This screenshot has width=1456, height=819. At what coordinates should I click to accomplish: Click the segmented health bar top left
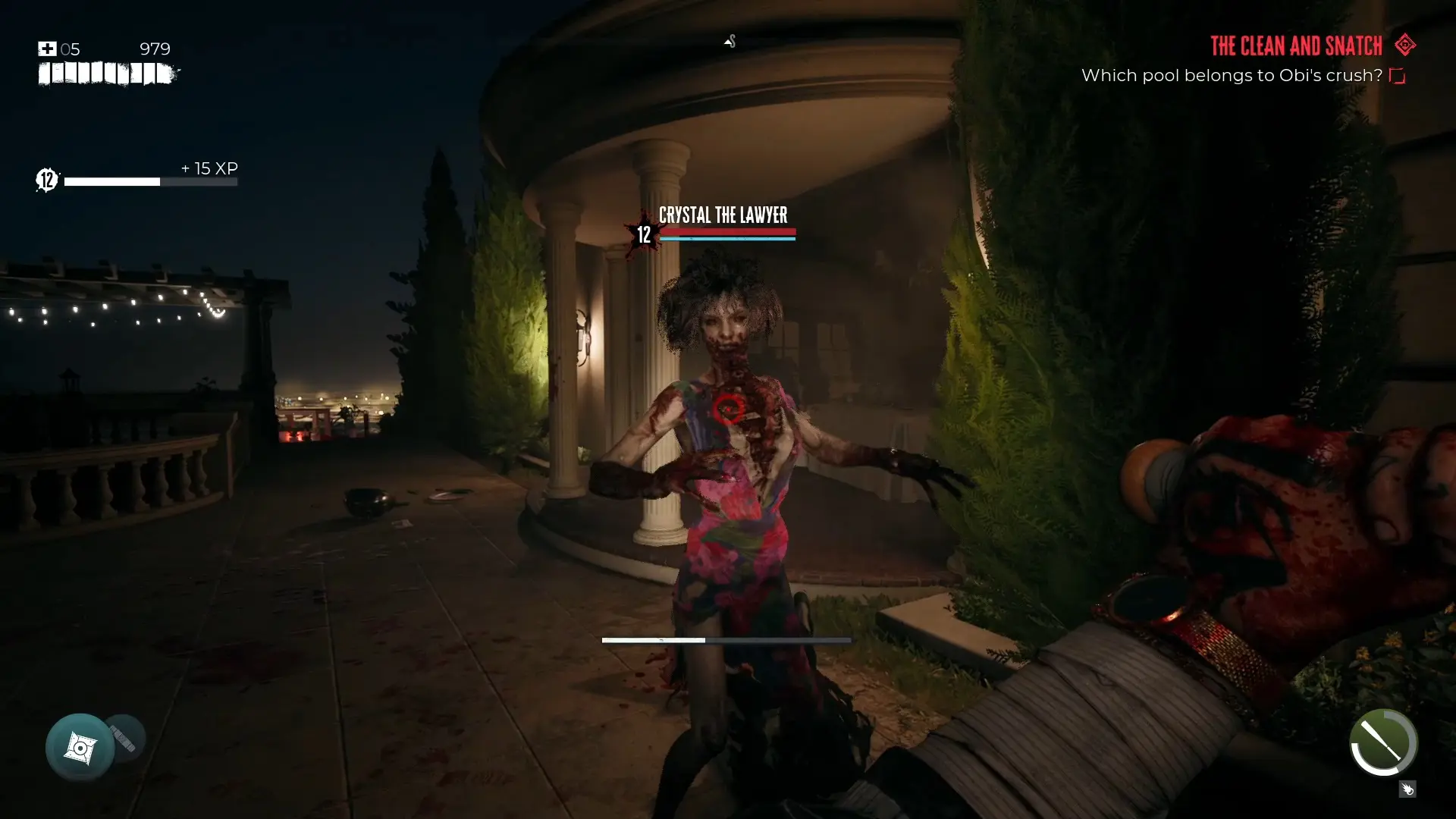coord(106,74)
